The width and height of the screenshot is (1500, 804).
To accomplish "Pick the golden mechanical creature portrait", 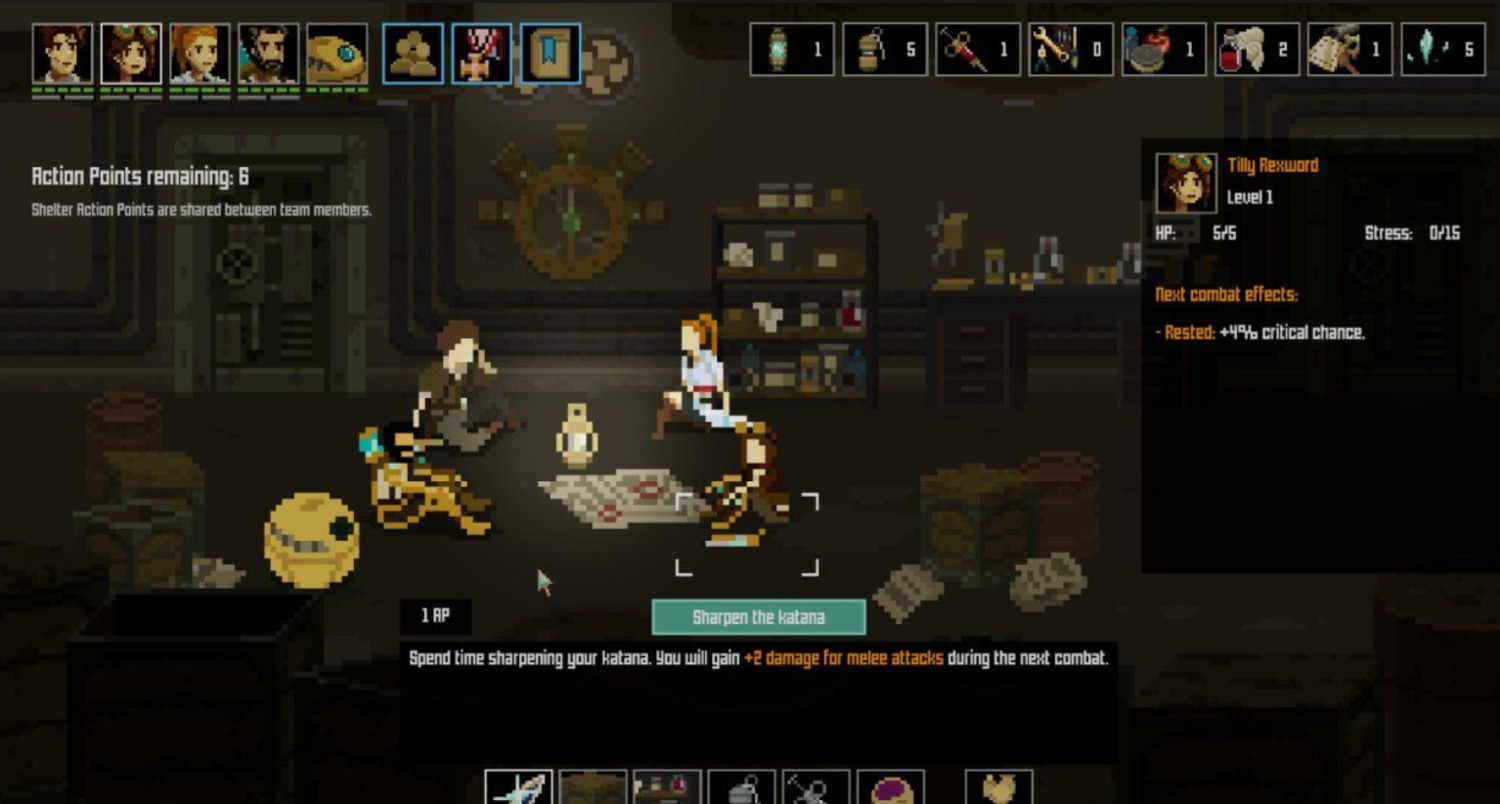I will pos(337,54).
